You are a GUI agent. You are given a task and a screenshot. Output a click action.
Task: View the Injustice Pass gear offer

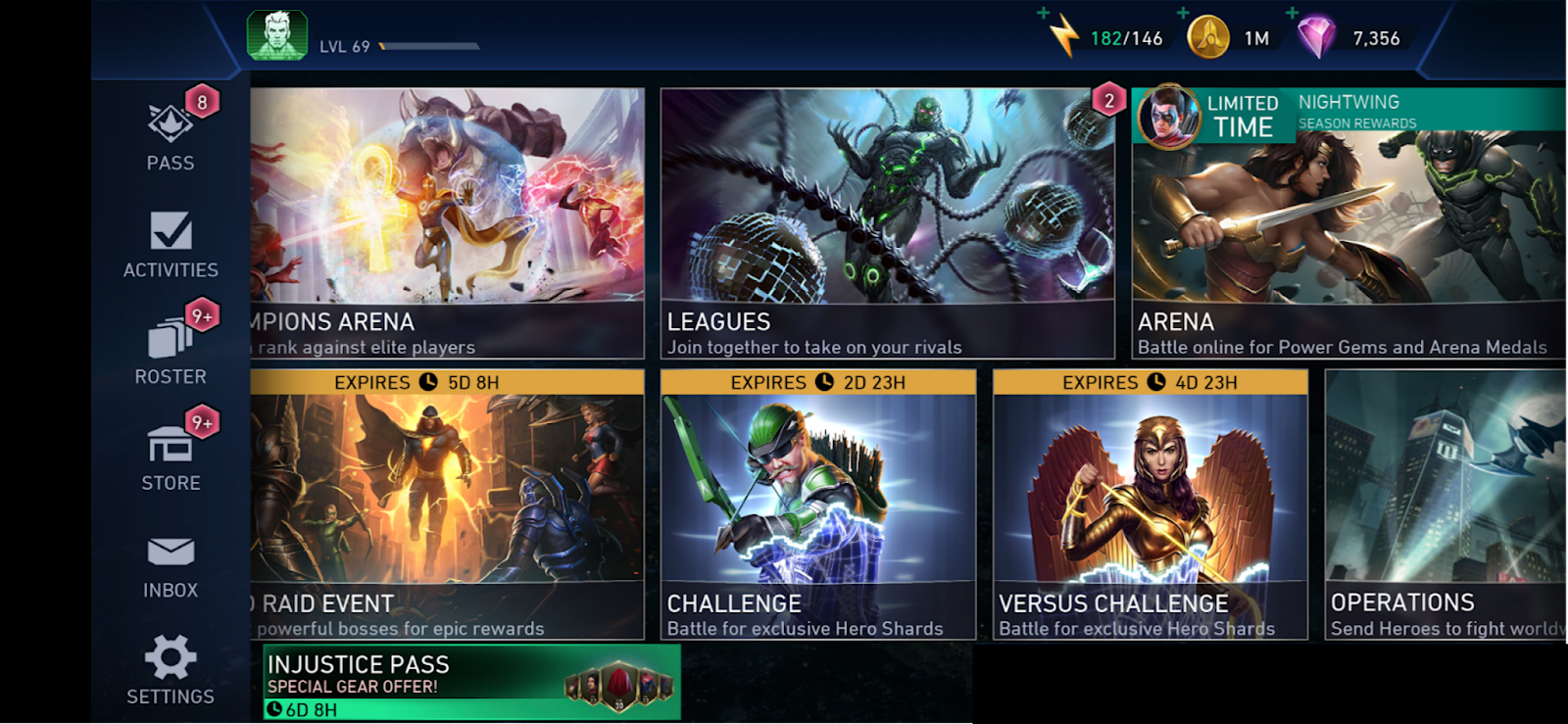click(471, 682)
